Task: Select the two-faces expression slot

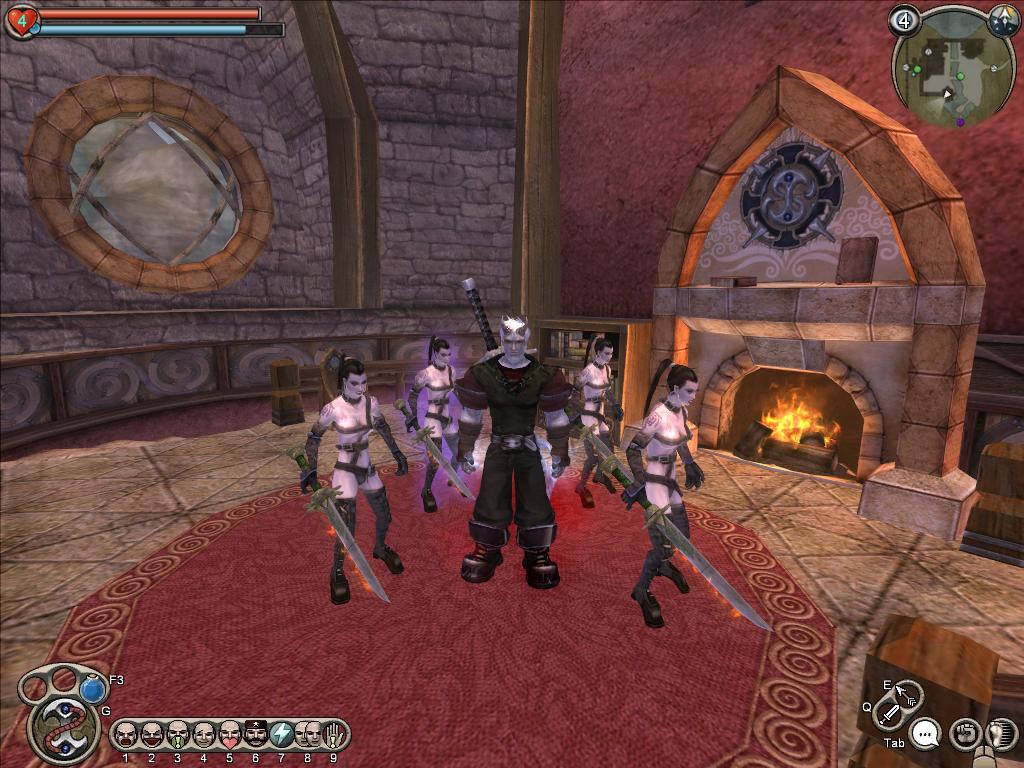Action: (x=307, y=735)
